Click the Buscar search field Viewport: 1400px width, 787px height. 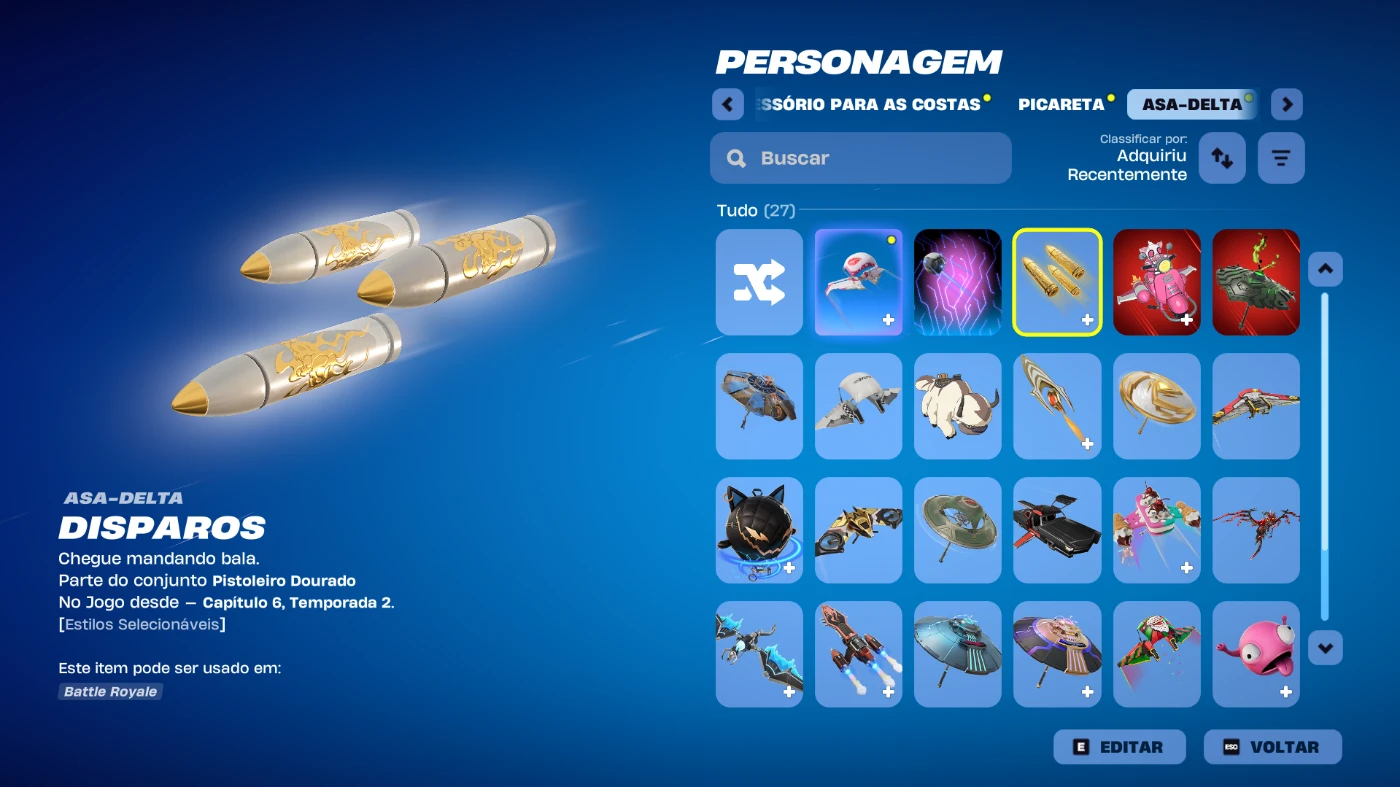(860, 158)
